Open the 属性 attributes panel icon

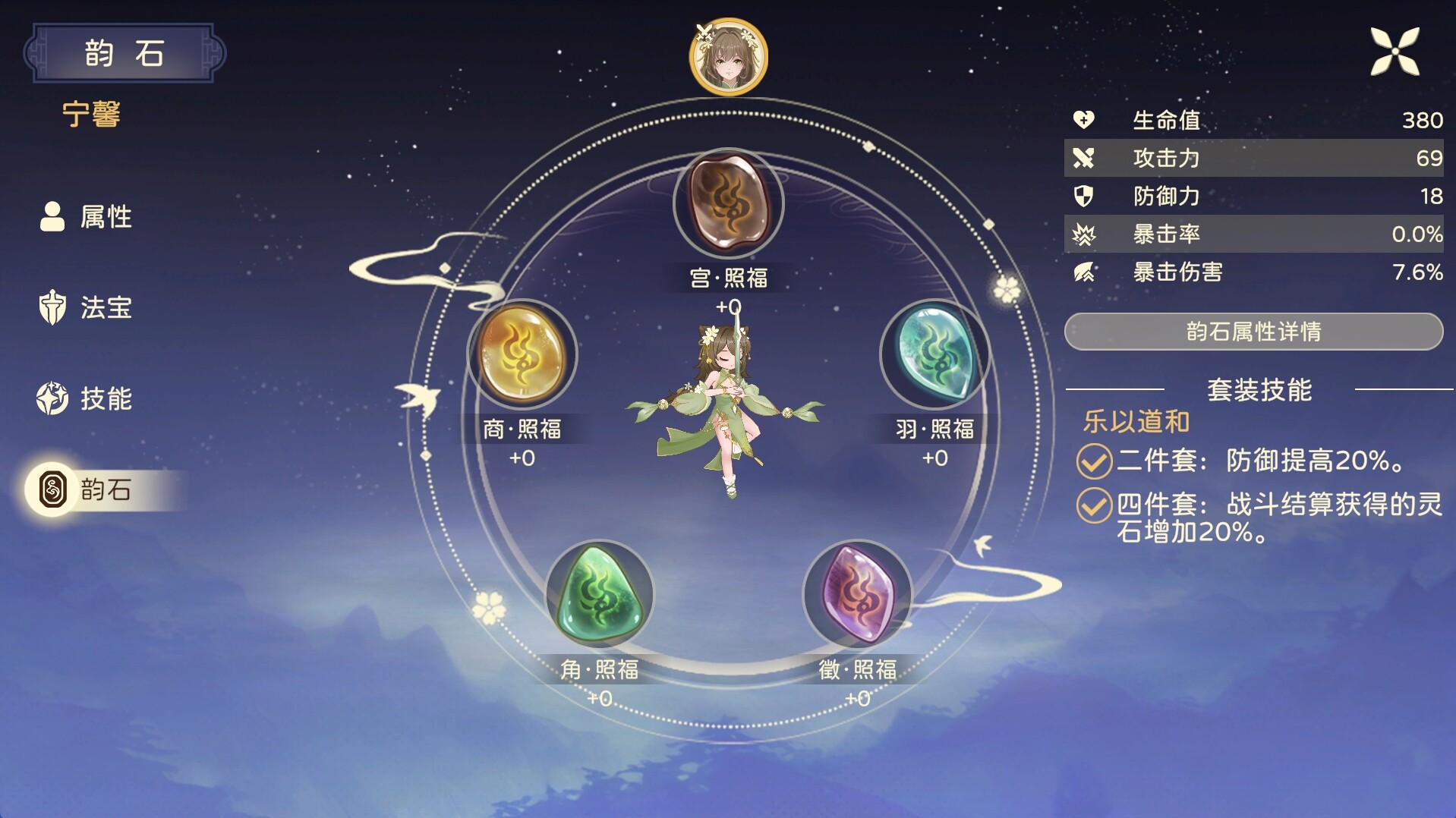point(52,218)
